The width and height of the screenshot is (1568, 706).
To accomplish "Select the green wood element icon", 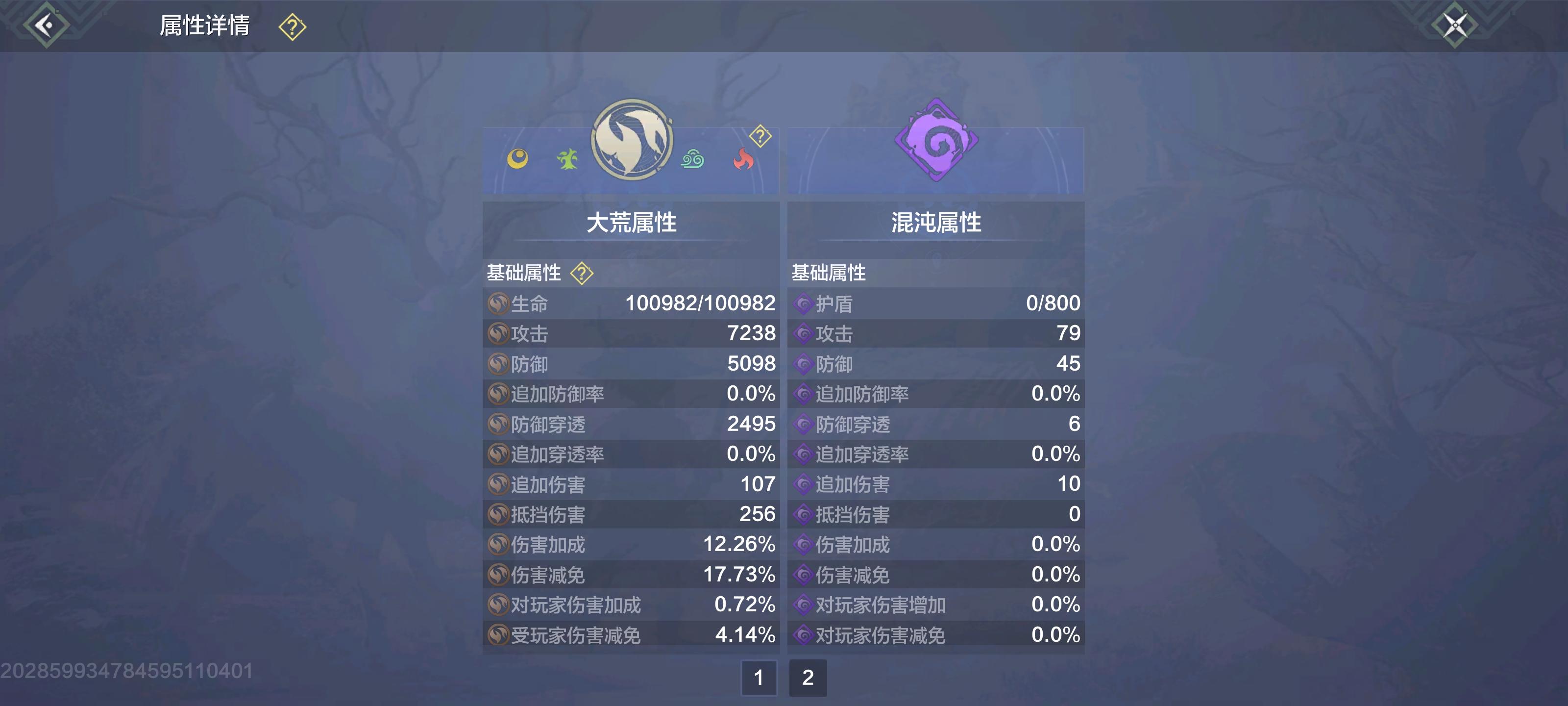I will pyautogui.click(x=567, y=161).
